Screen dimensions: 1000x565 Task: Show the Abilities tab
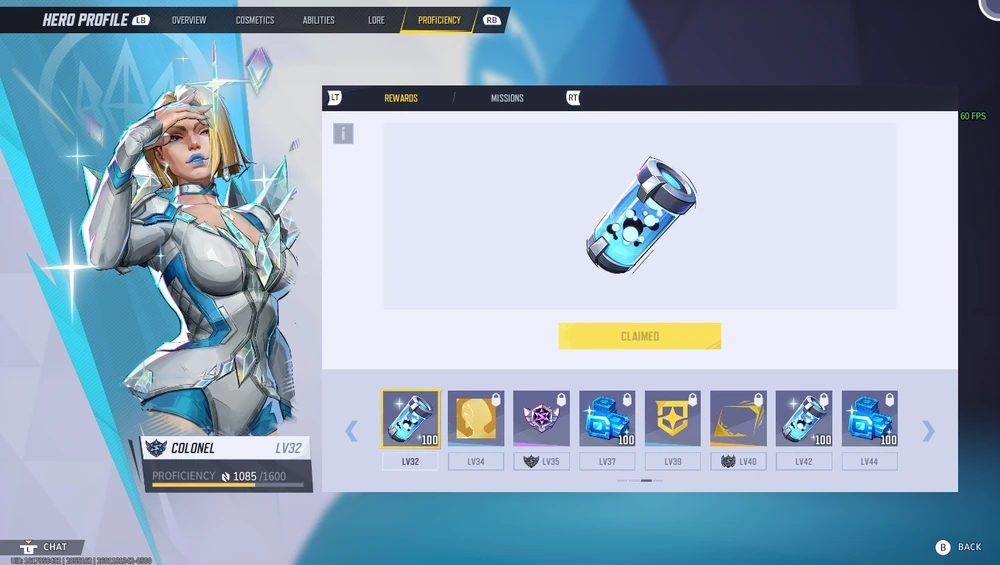319,20
